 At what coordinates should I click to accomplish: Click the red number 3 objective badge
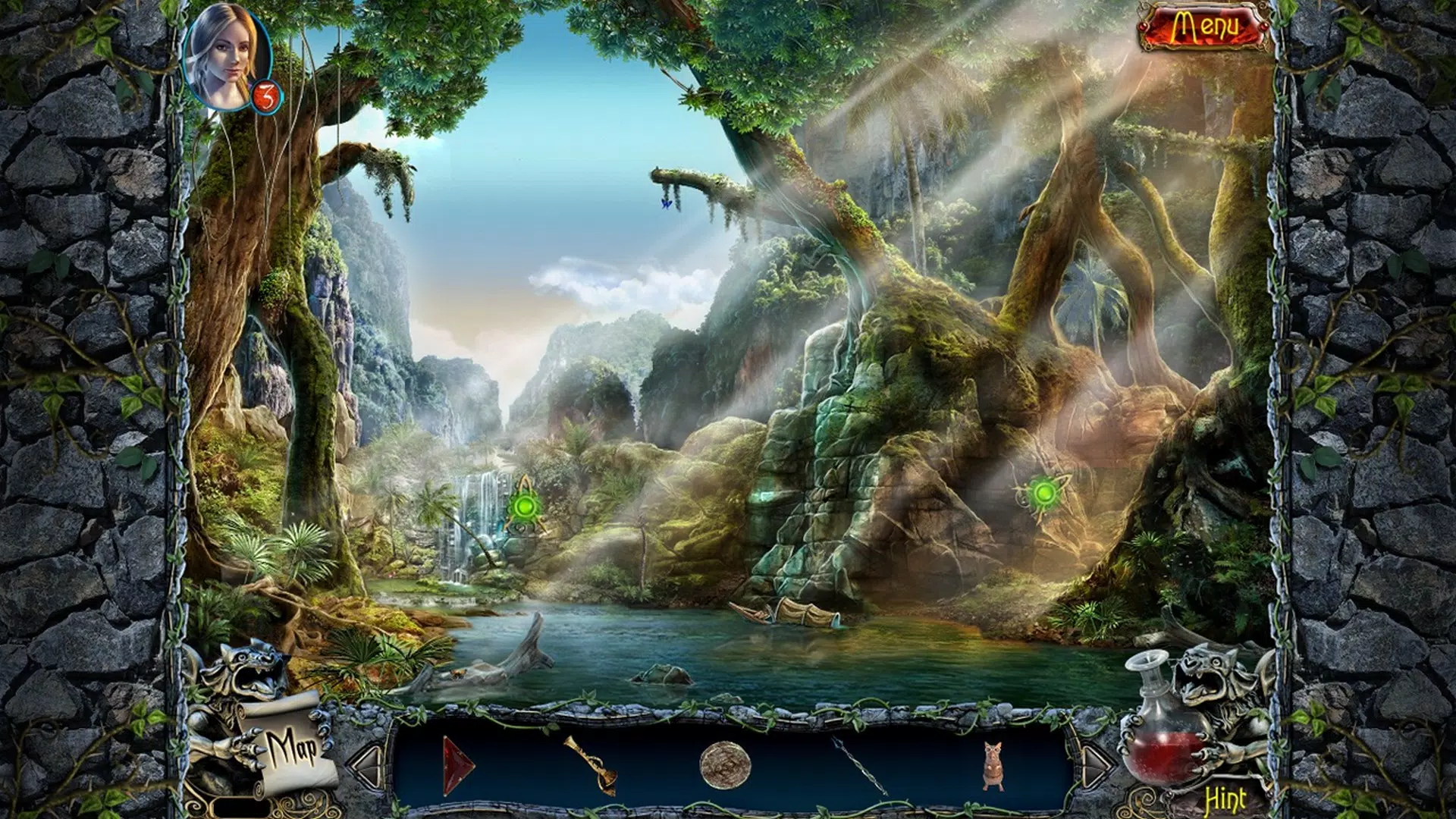click(267, 97)
